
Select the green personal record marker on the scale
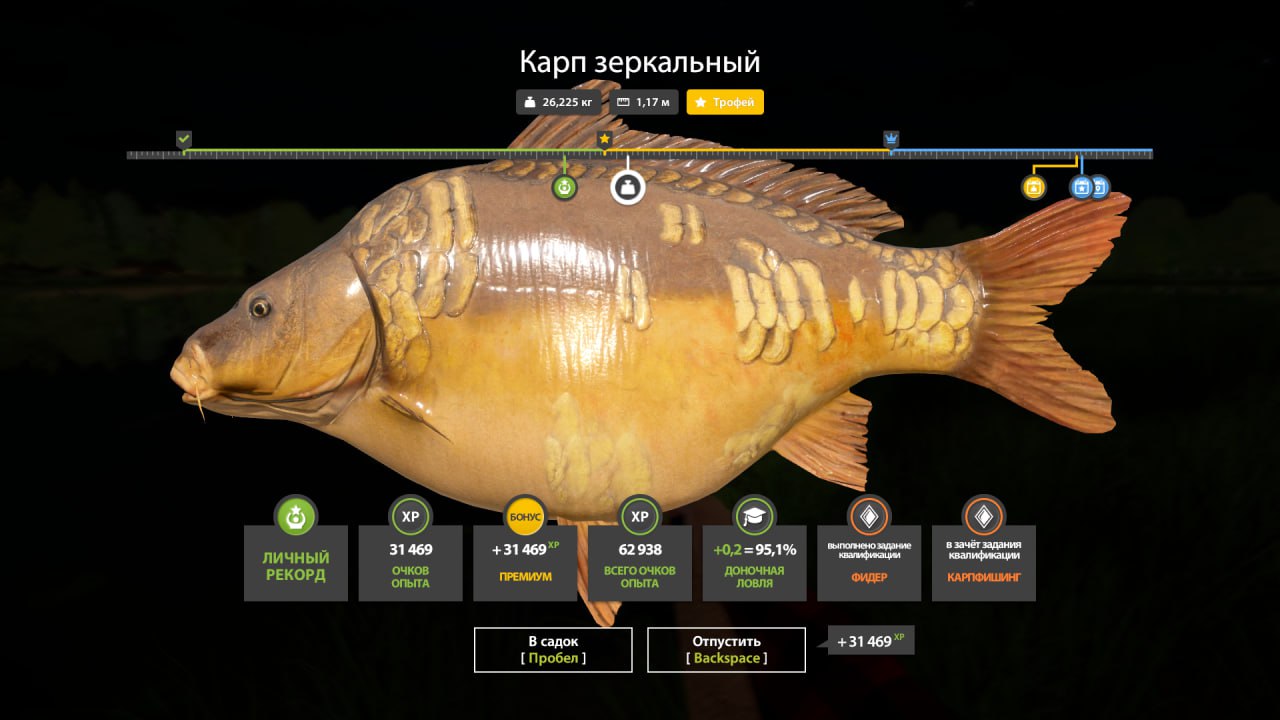565,187
